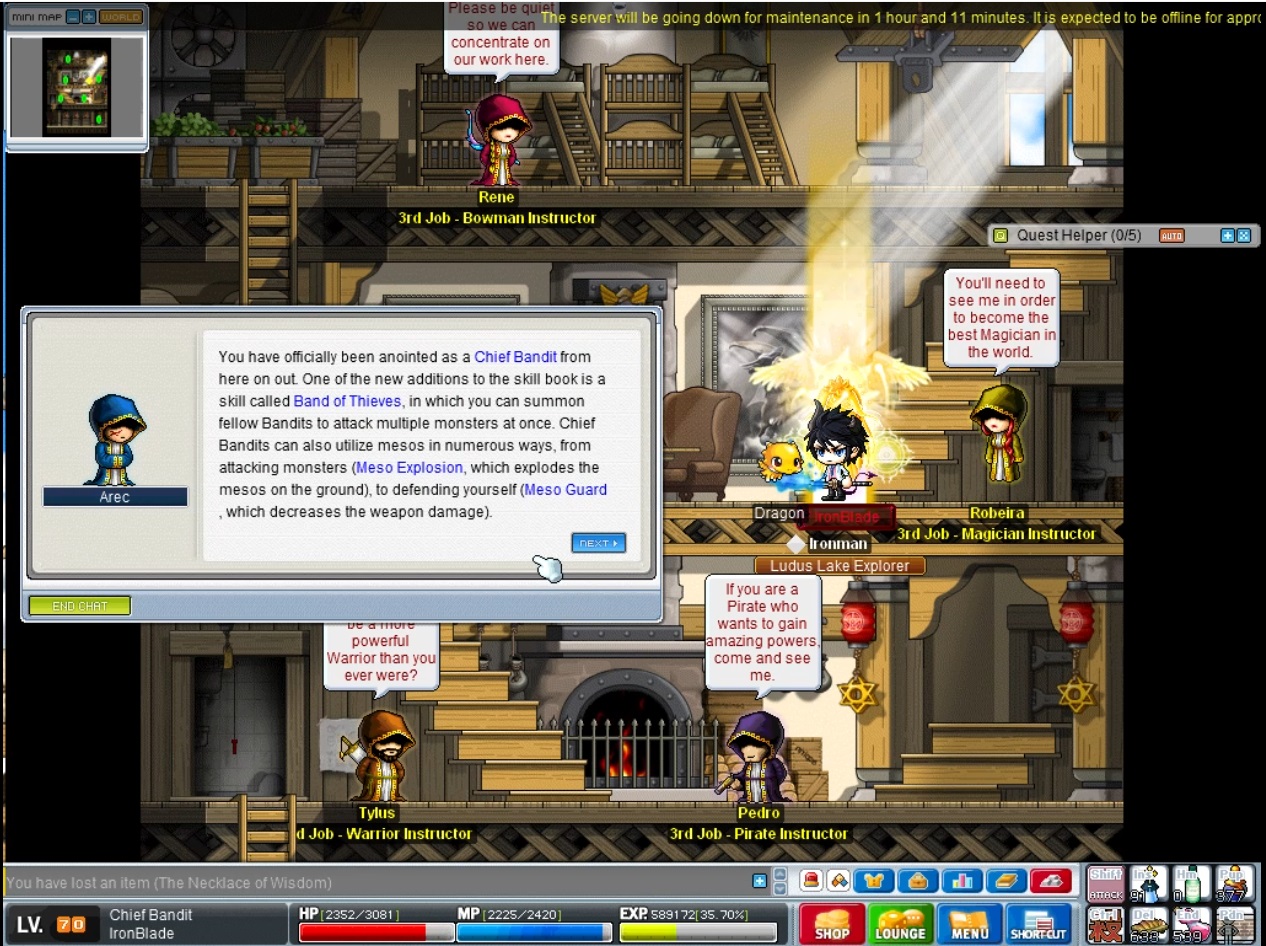This screenshot has width=1266, height=946.
Task: Click the minimap plus button
Action: pos(88,17)
